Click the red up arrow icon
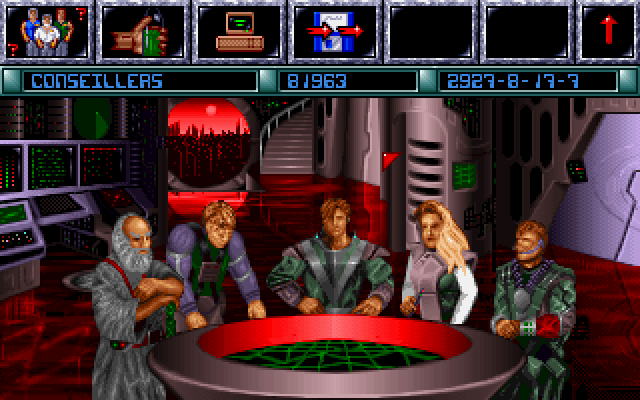Image resolution: width=640 pixels, height=400 pixels. 609,31
